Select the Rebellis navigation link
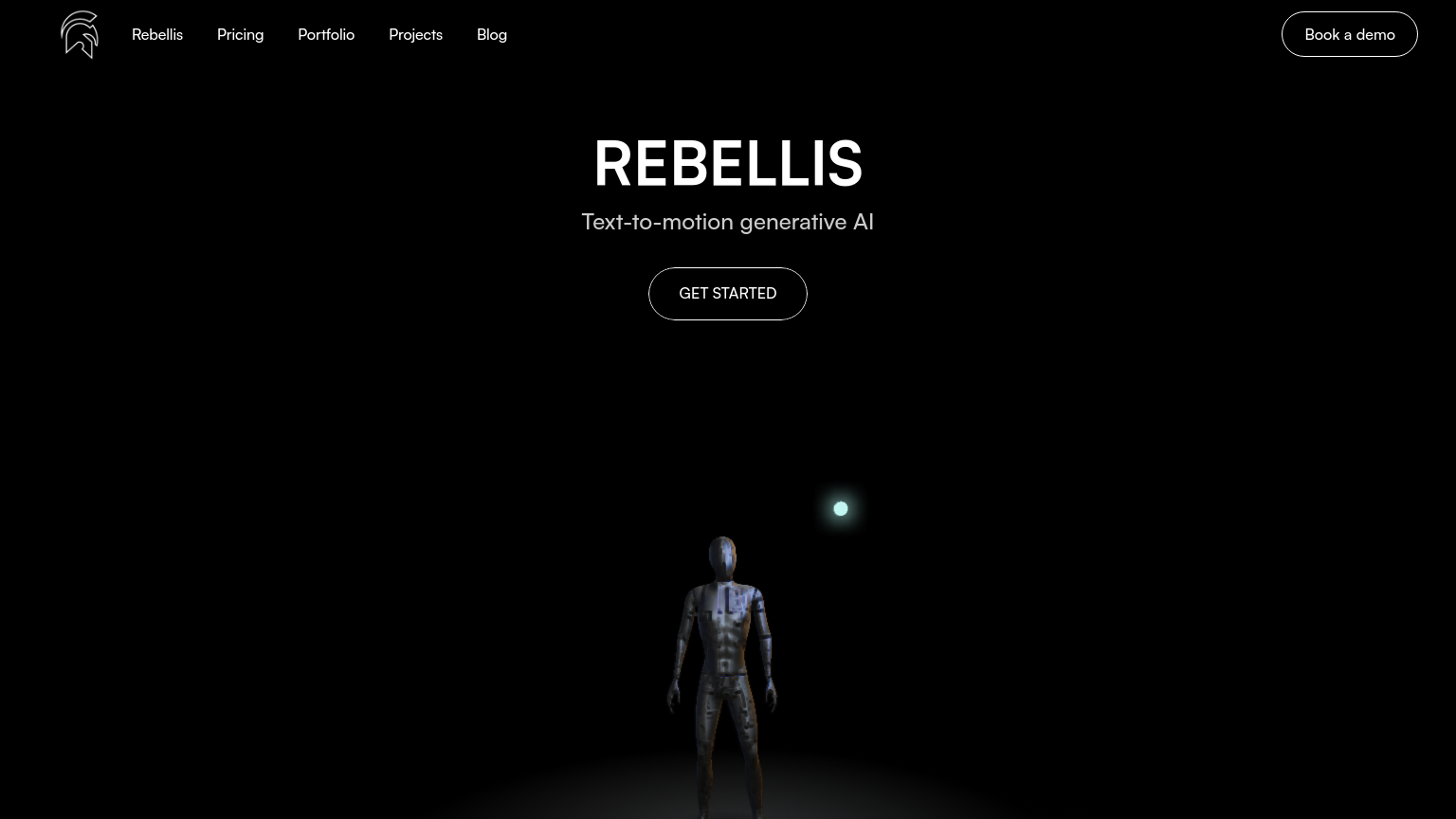Screen dimensions: 1456x819 [157, 34]
